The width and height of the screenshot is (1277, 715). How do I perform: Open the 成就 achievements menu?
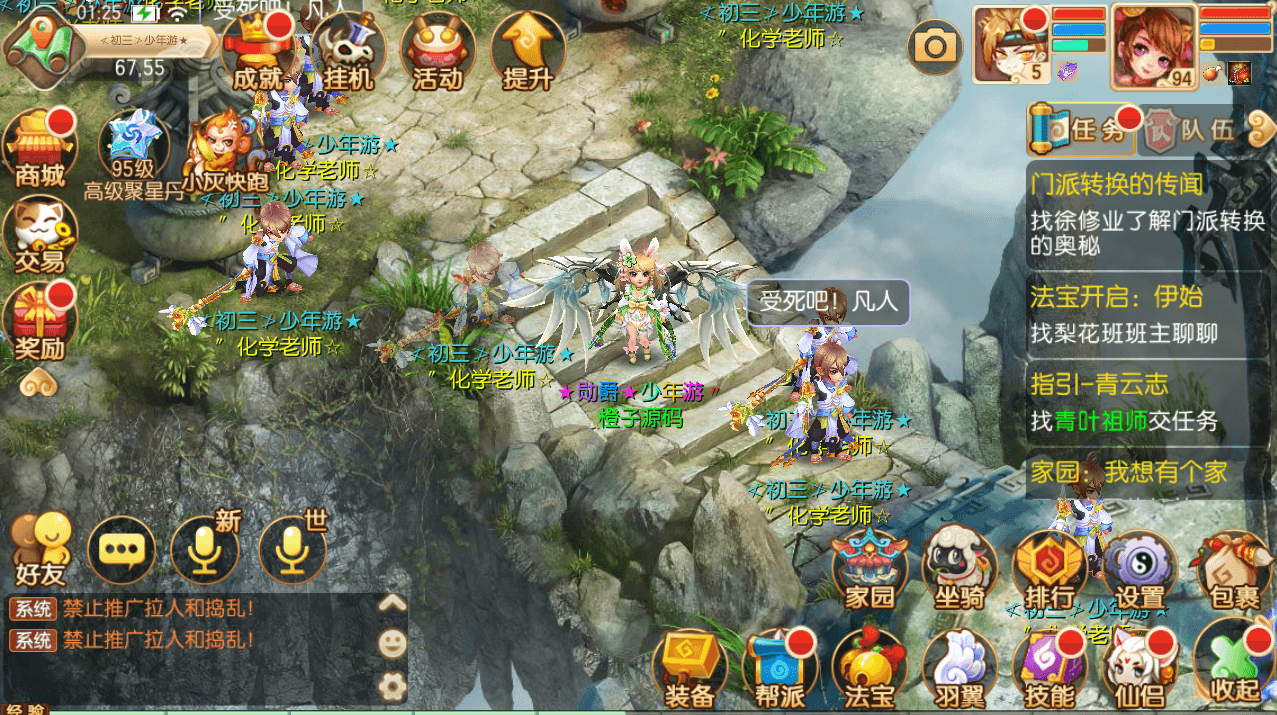click(256, 50)
